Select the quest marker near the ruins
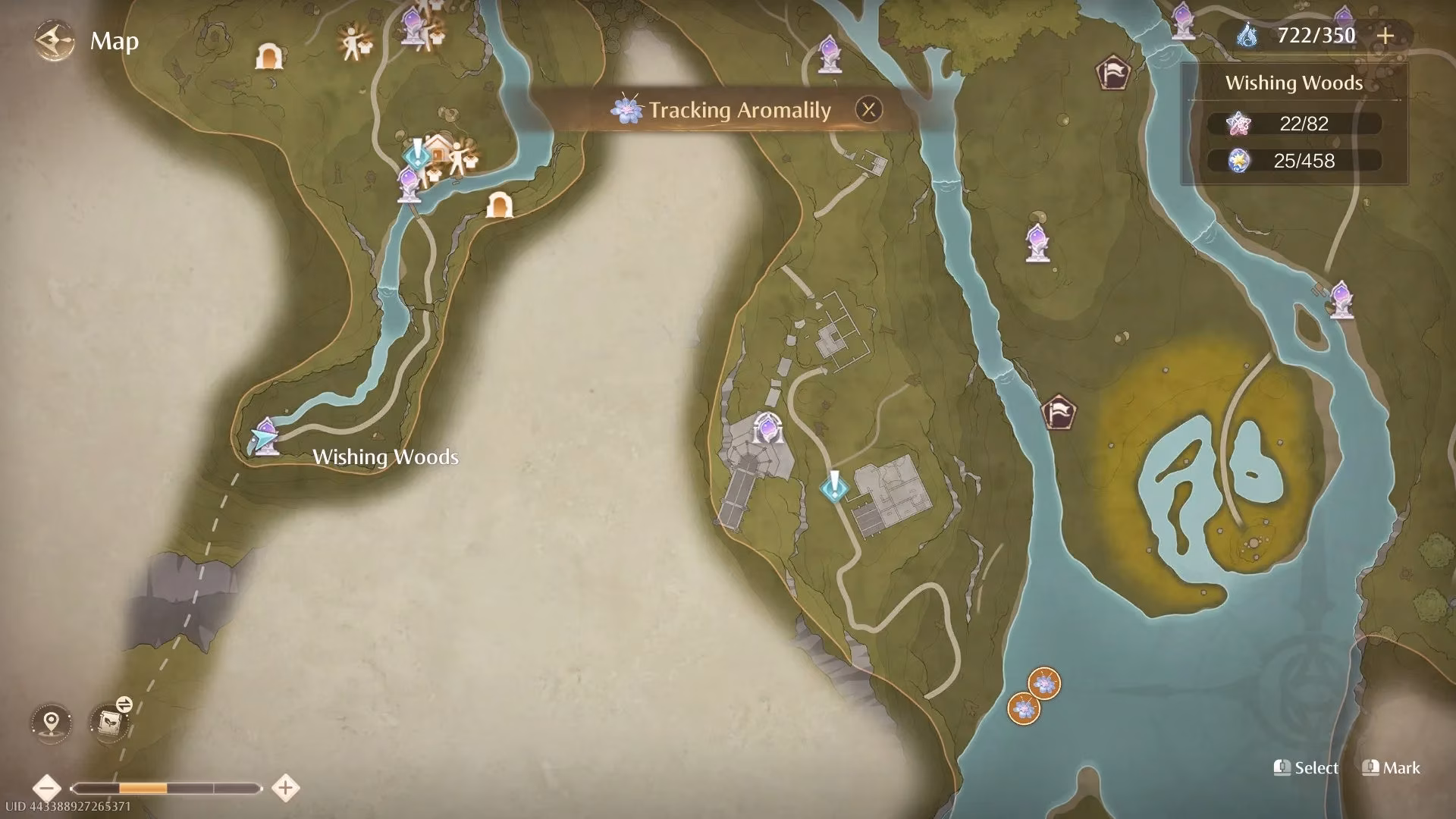This screenshot has height=819, width=1456. (833, 486)
